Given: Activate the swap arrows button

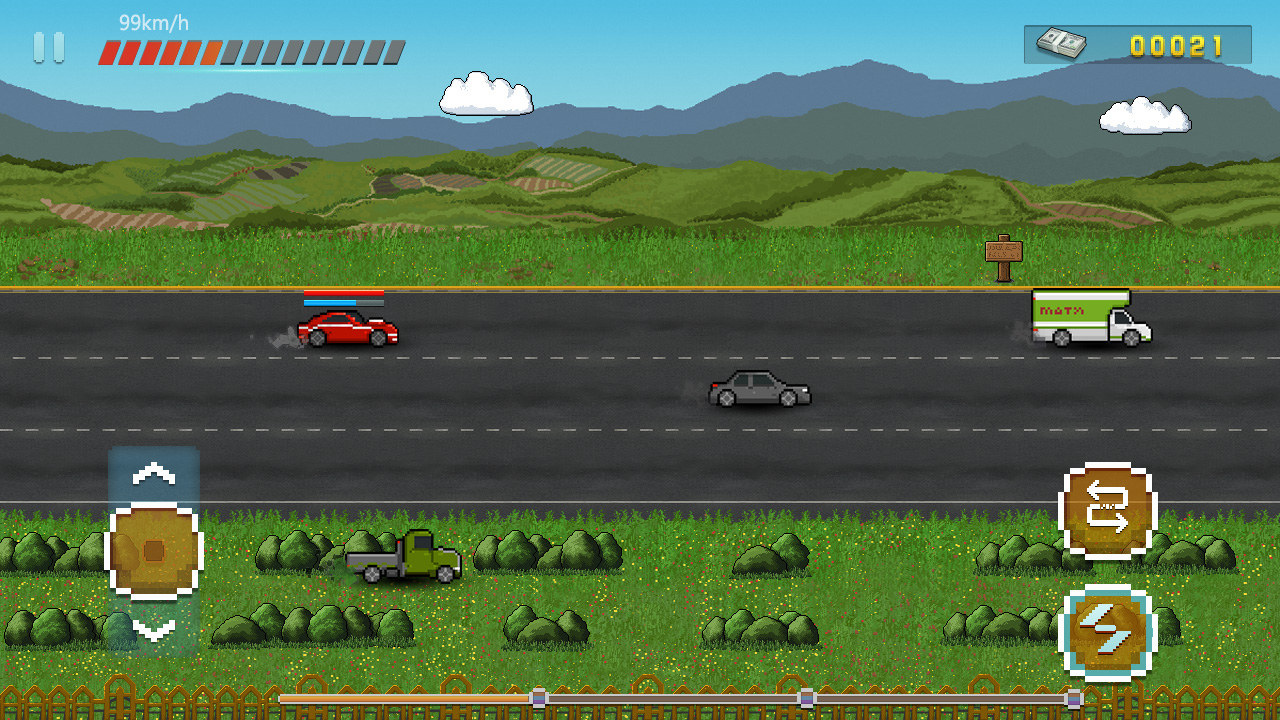Looking at the screenshot, I should click(1108, 510).
